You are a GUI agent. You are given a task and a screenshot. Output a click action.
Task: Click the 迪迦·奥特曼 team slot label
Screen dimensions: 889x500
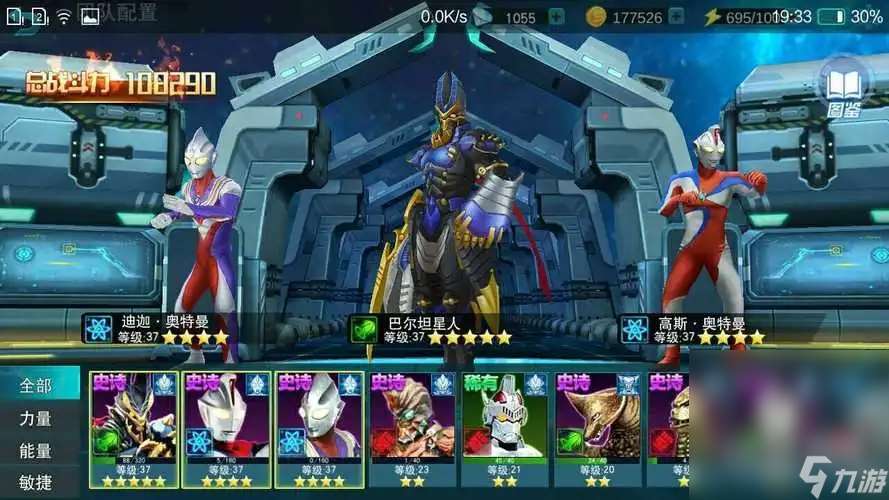[160, 330]
